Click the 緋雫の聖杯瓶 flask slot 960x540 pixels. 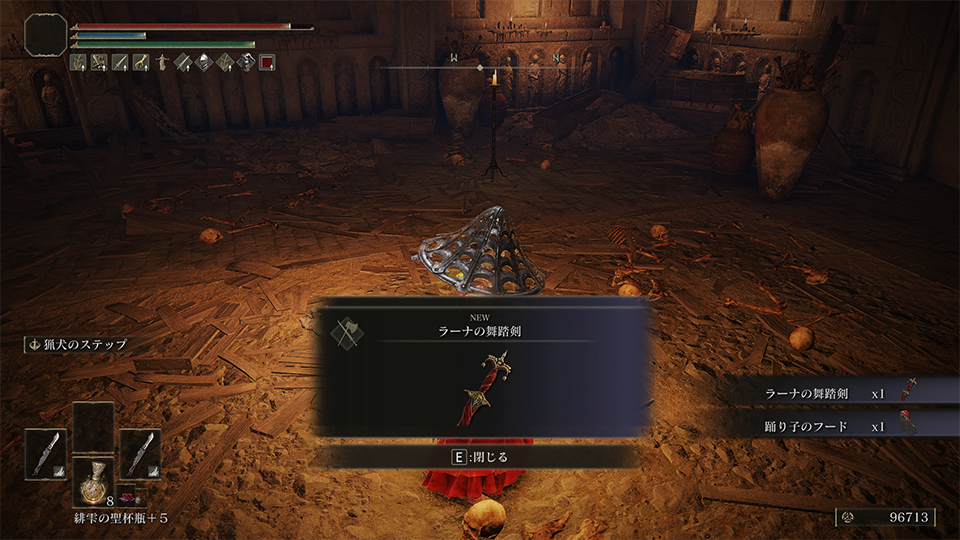92,483
